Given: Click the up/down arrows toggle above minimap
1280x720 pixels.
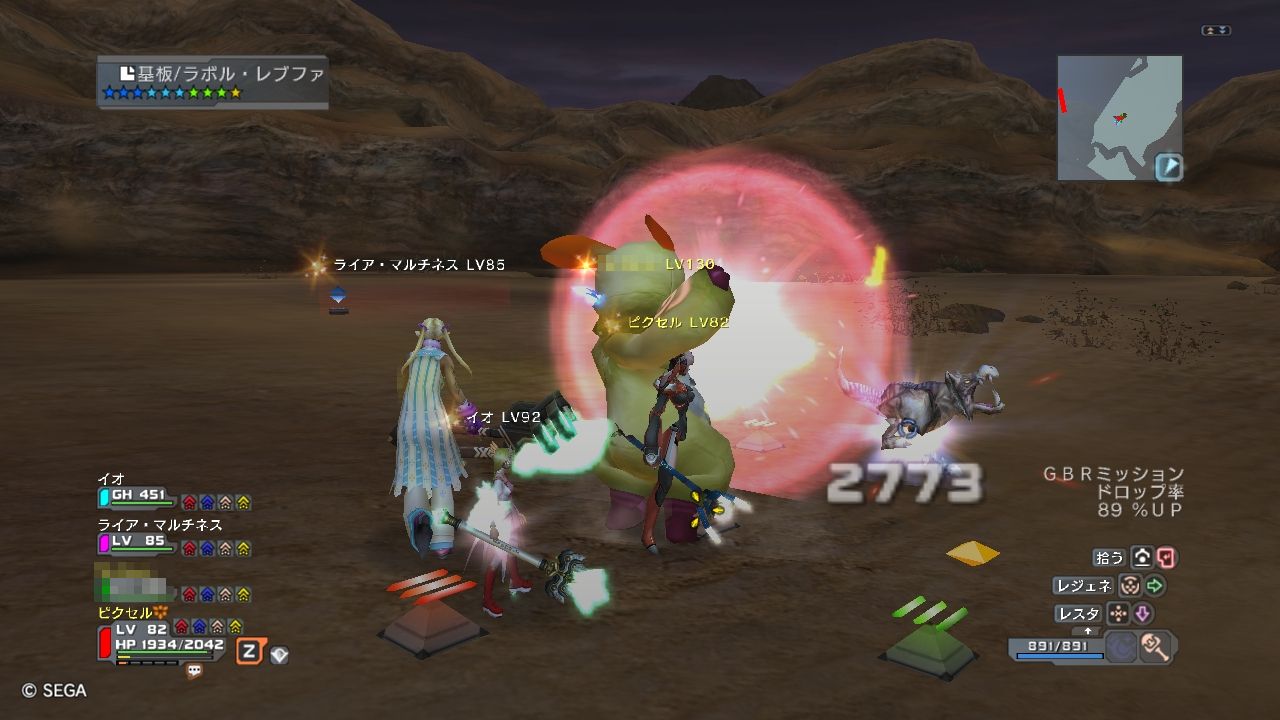Looking at the screenshot, I should pyautogui.click(x=1216, y=31).
